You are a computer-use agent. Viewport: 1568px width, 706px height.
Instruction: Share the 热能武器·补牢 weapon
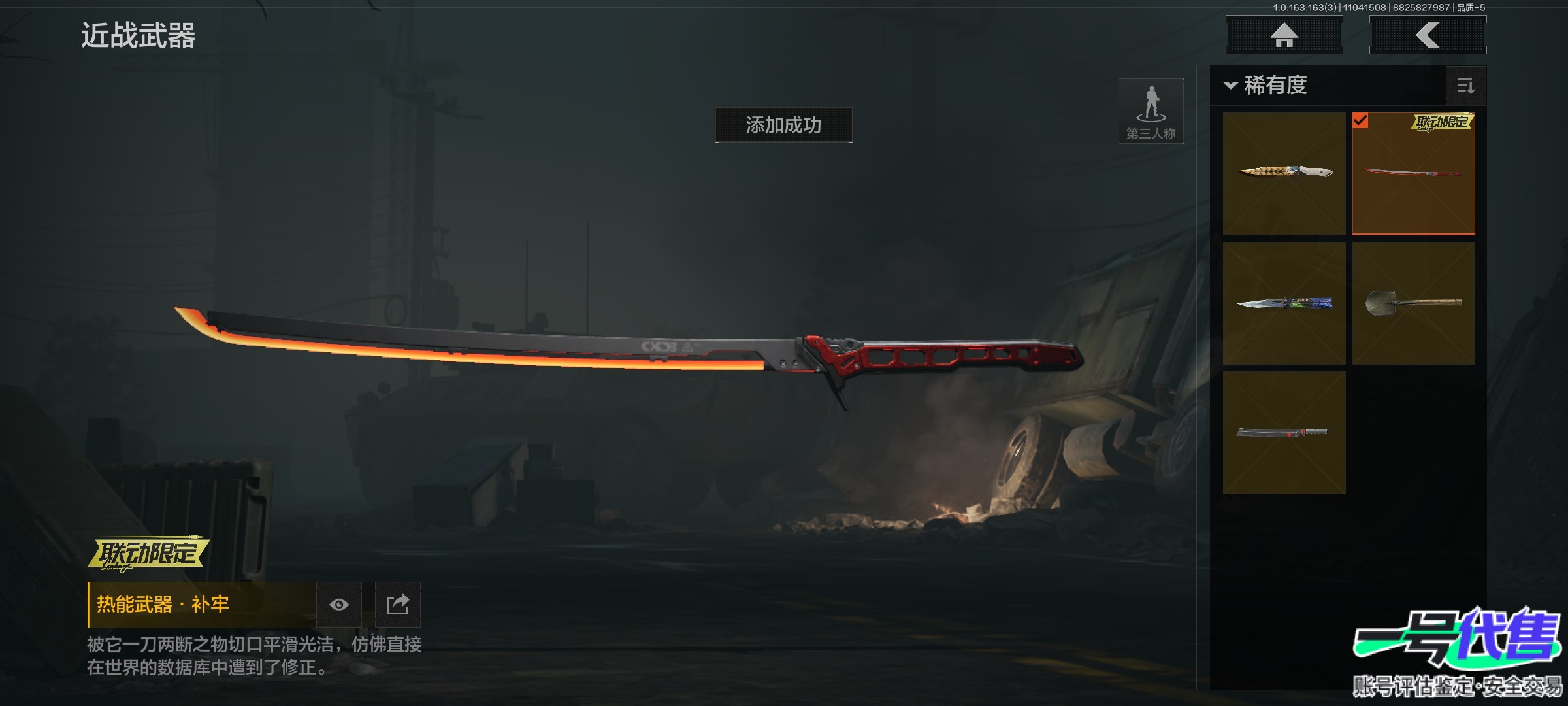point(397,605)
